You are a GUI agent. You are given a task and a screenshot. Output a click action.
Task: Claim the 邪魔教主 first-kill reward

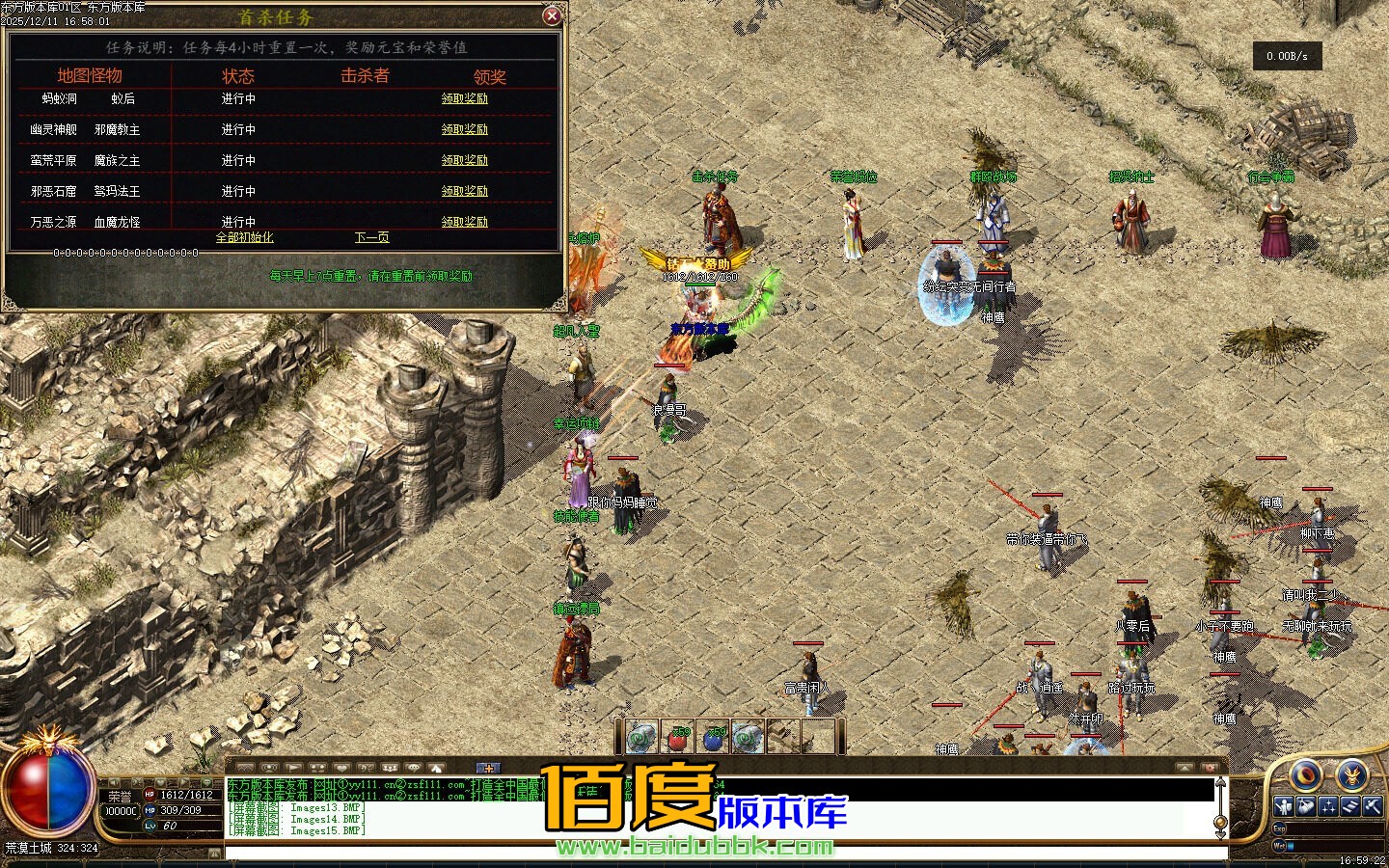[x=464, y=129]
